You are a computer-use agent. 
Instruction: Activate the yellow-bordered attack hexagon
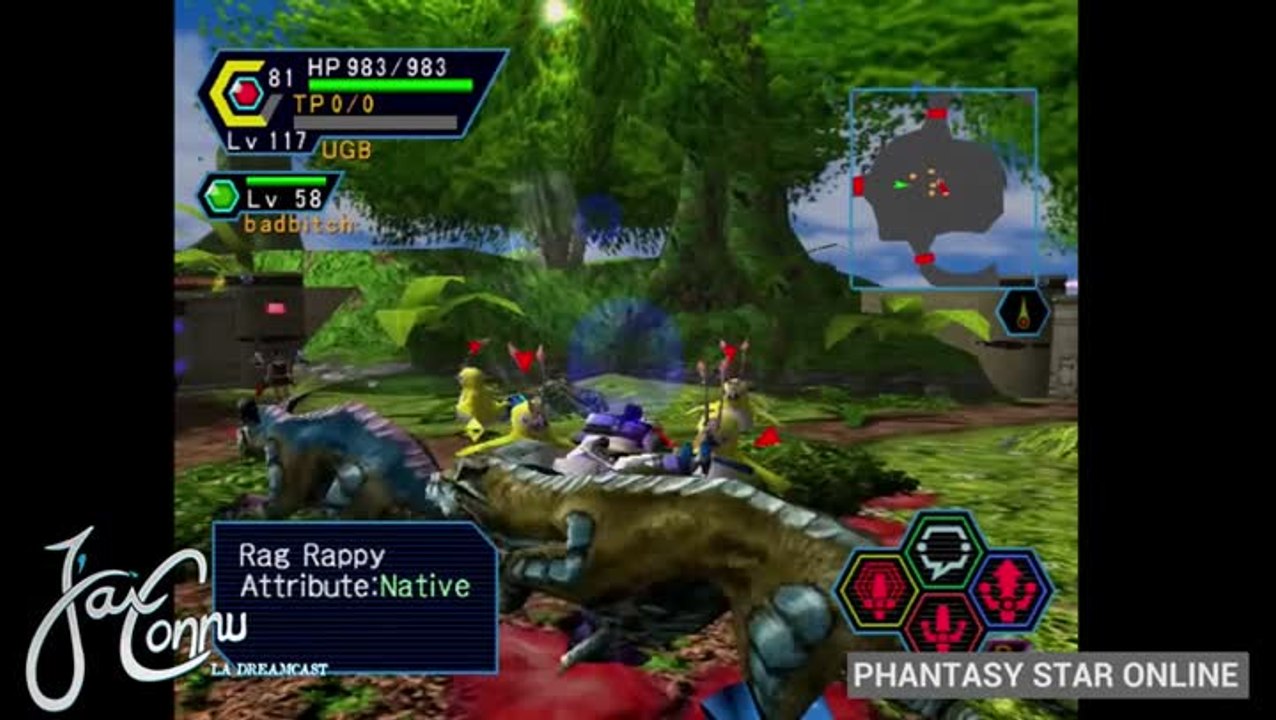tap(877, 590)
